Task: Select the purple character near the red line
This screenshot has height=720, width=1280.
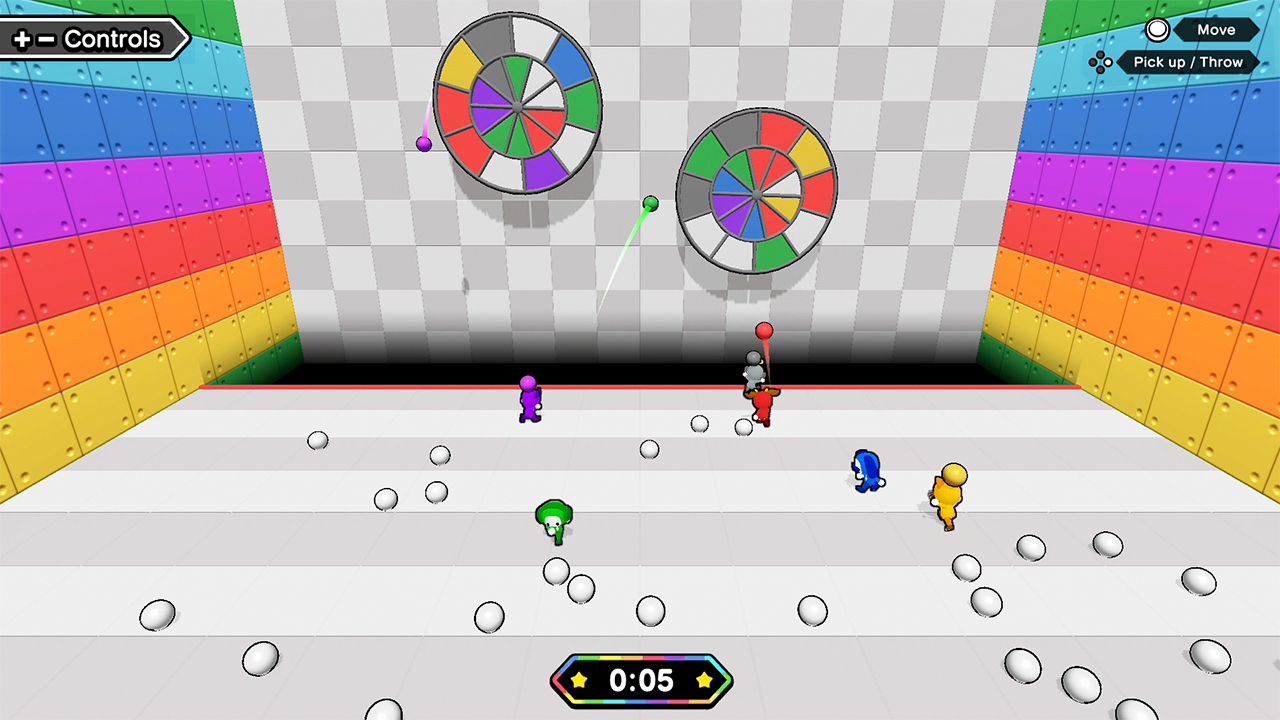Action: (x=528, y=400)
